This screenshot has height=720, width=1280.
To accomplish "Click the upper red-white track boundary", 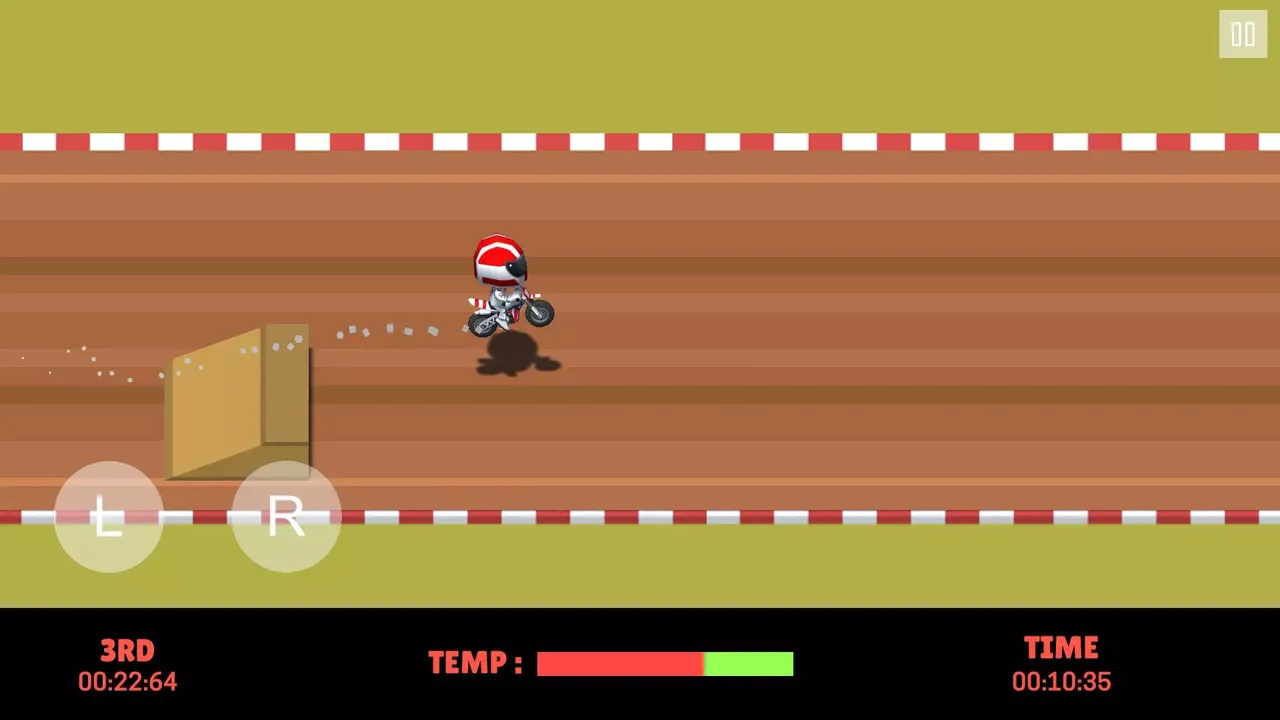I will pyautogui.click(x=640, y=142).
